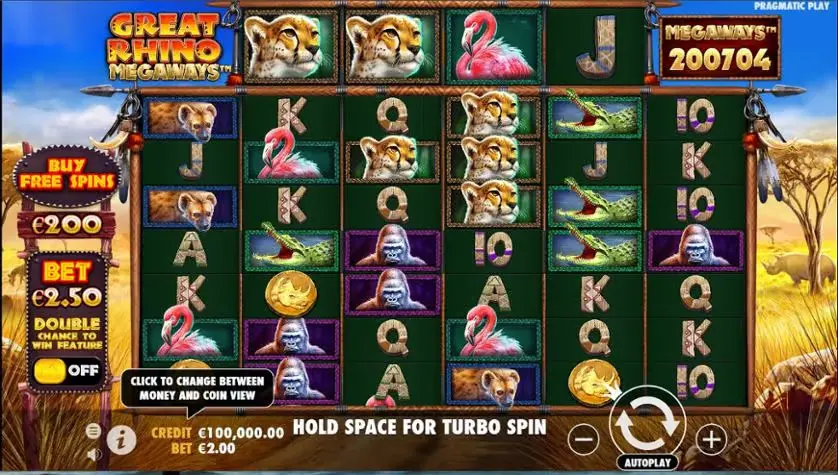Spin the reels with the circular arrows button
838x475 pixels.
pos(647,425)
